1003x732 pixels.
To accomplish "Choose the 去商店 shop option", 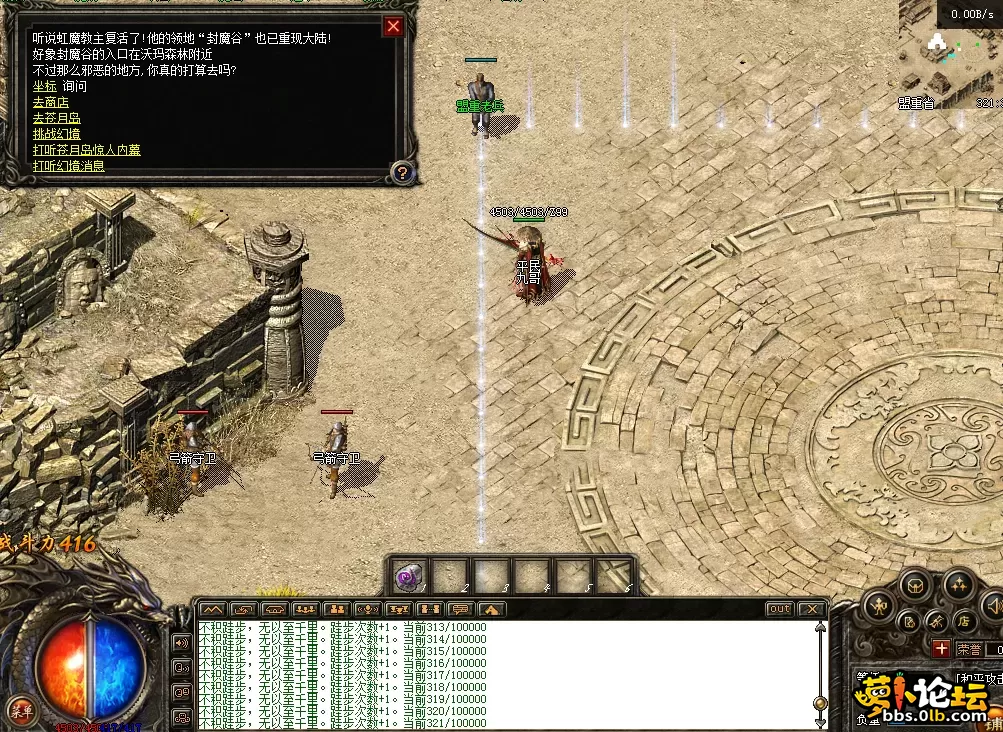I will [50, 102].
